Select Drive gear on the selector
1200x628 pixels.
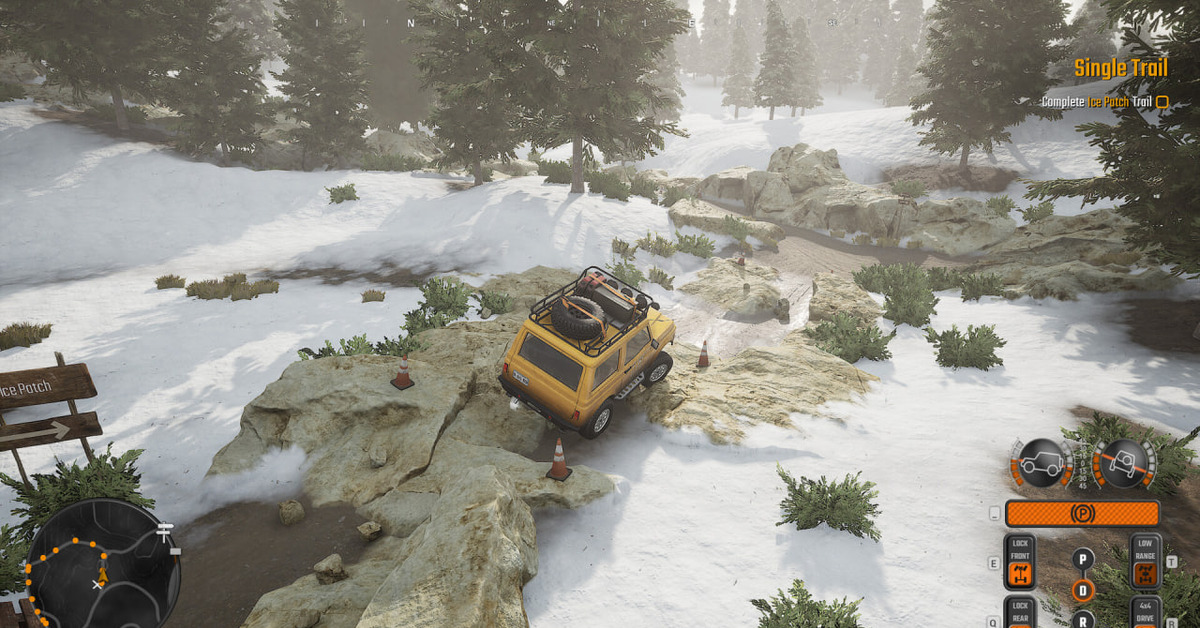pyautogui.click(x=1082, y=590)
